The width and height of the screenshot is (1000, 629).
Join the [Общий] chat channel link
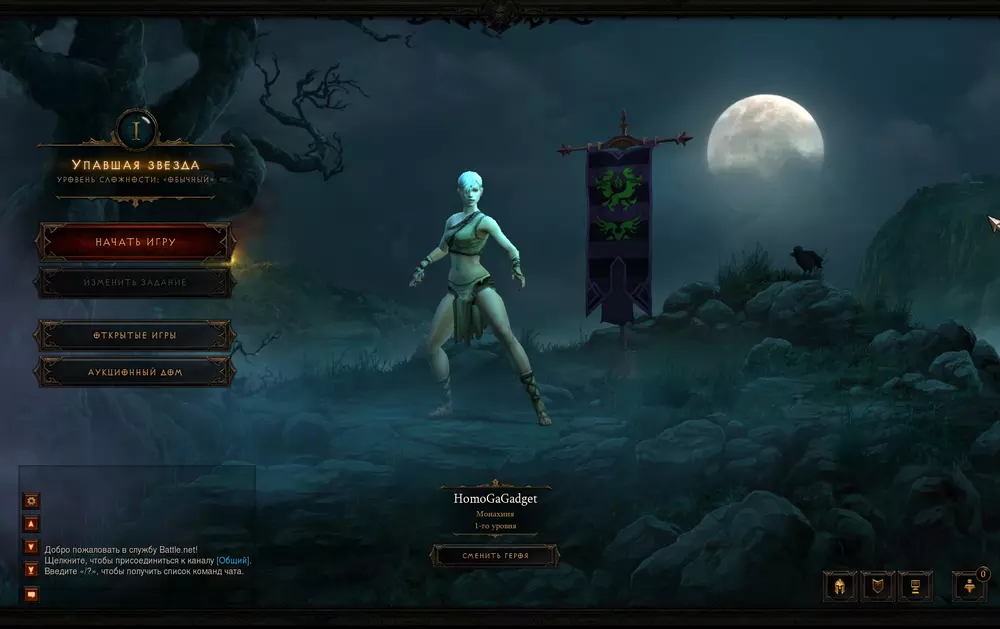[x=233, y=561]
